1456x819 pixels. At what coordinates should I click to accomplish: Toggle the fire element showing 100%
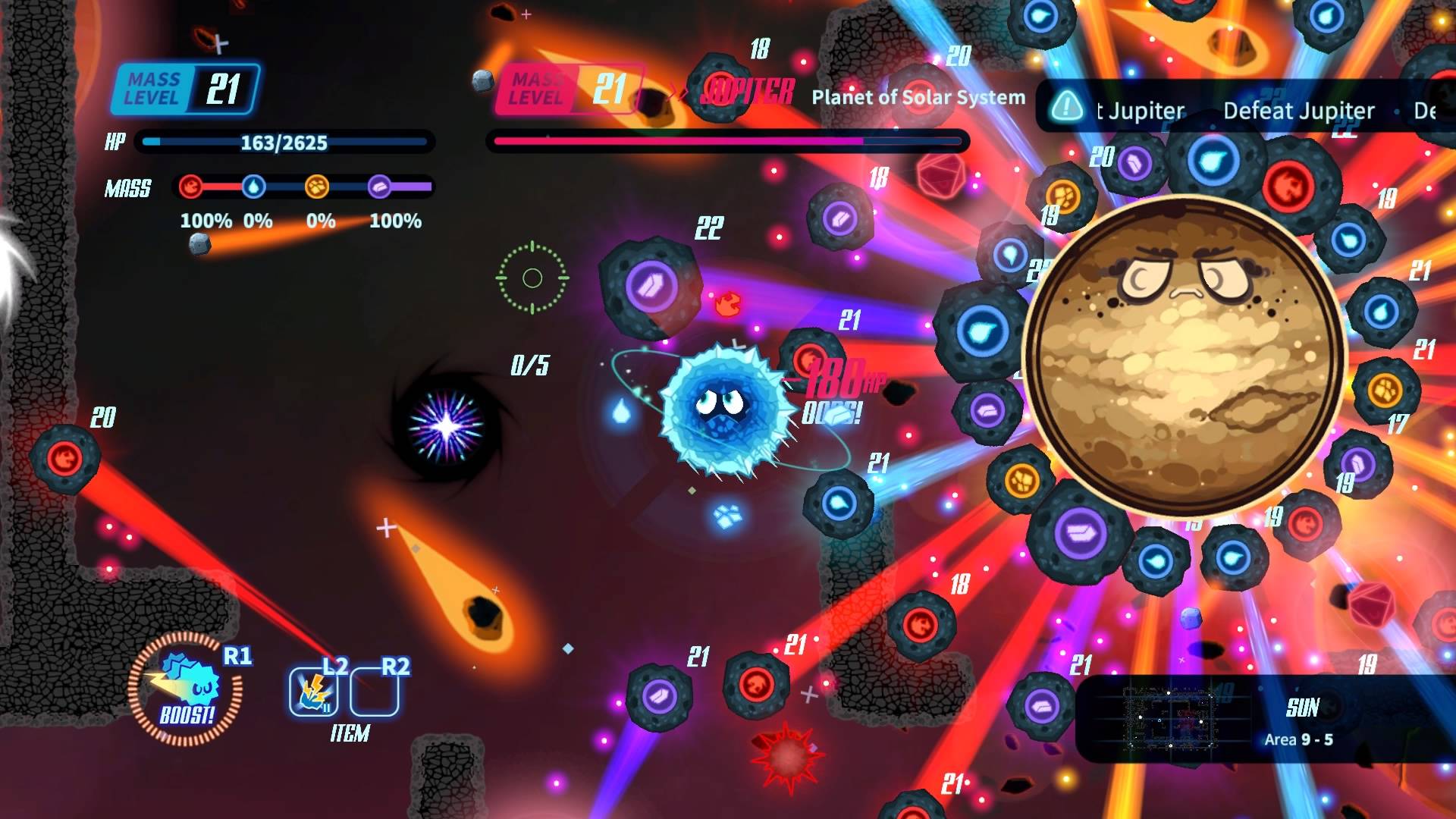205,221
